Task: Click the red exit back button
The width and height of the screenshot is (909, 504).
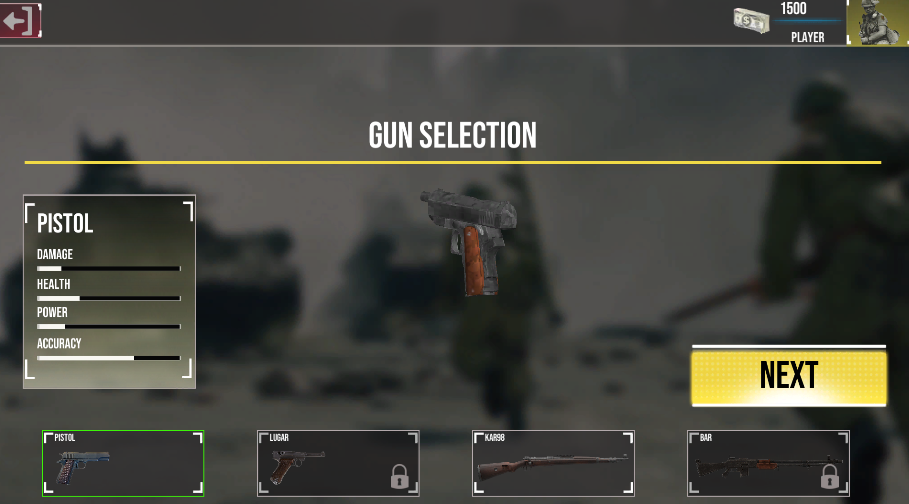Action: pos(20,20)
